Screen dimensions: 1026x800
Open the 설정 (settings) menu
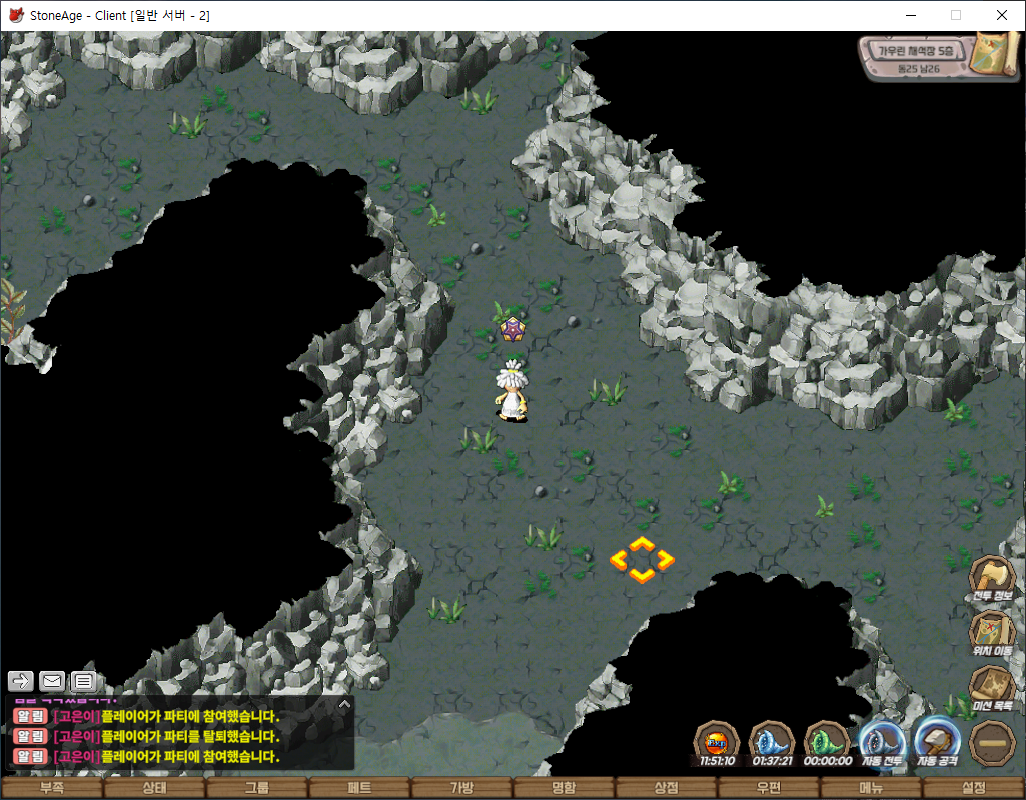973,788
